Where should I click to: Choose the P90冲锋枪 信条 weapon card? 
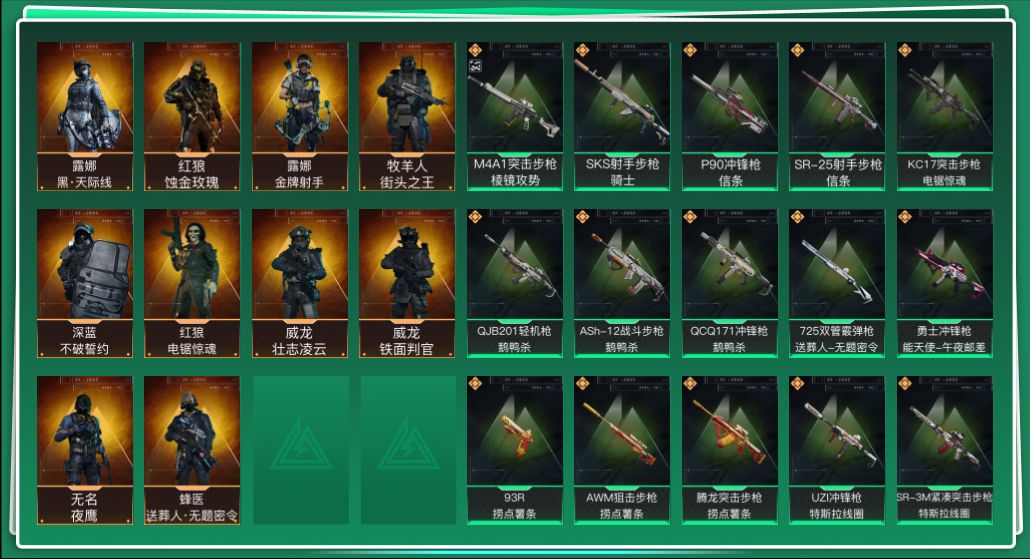click(x=730, y=116)
